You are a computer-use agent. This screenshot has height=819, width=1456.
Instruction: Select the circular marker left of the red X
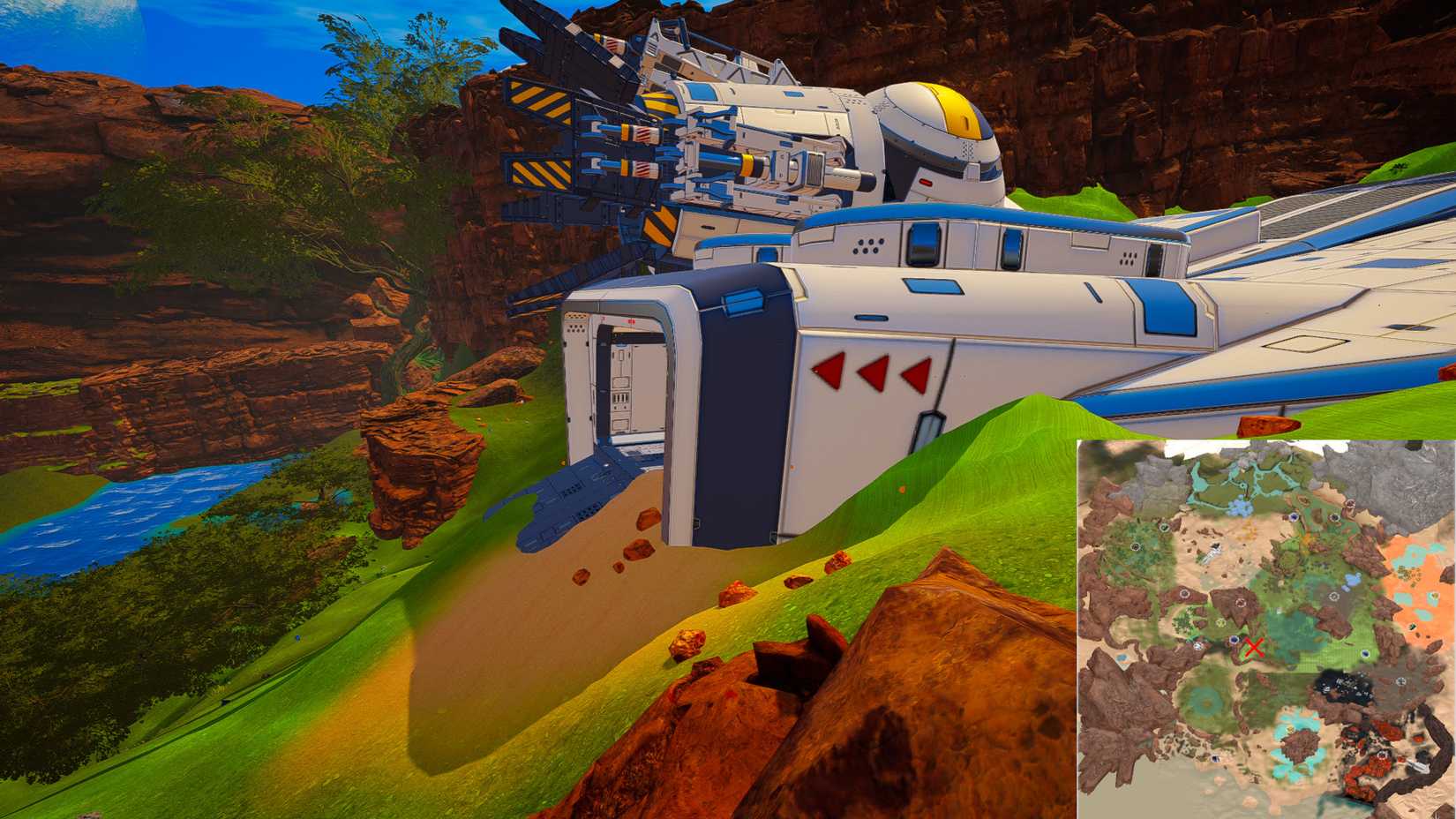(1234, 640)
